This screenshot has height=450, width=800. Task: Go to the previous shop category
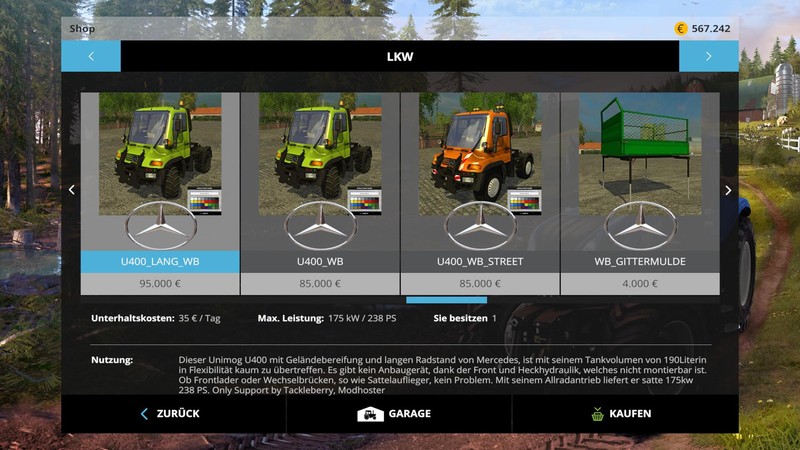pos(91,56)
